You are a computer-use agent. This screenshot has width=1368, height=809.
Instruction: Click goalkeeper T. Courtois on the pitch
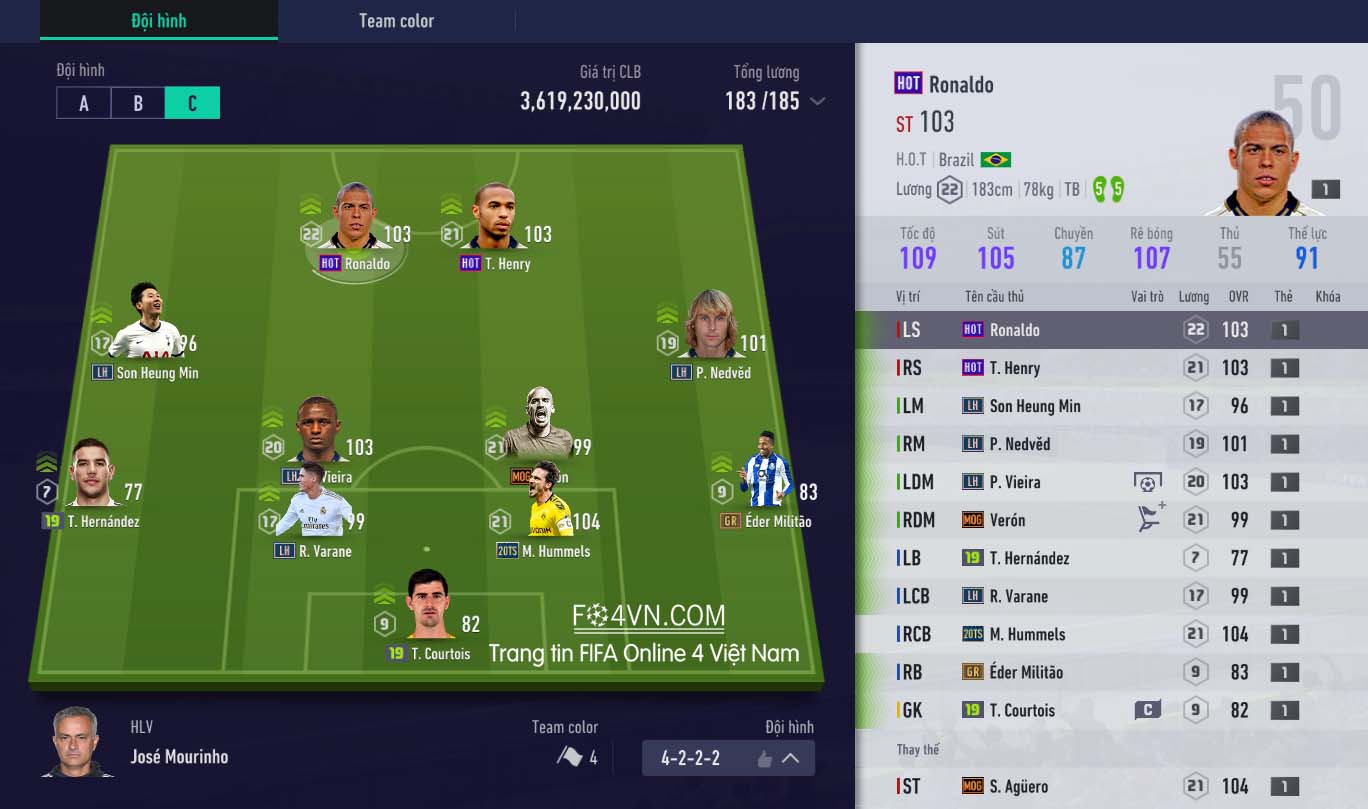pos(430,610)
